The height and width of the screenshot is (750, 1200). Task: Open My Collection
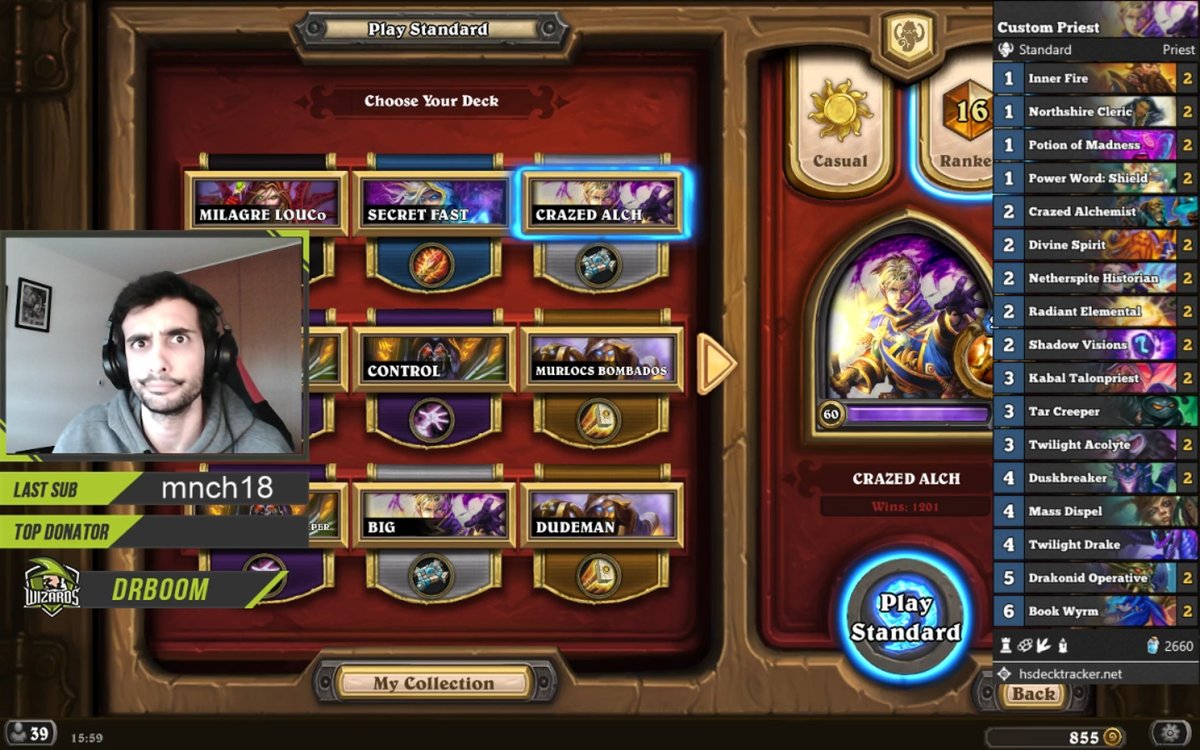(x=434, y=683)
